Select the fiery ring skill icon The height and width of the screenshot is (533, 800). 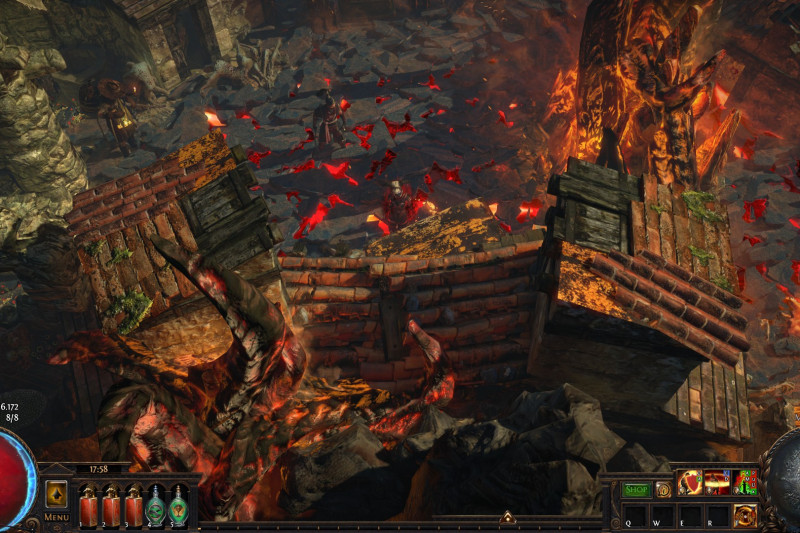point(717,483)
